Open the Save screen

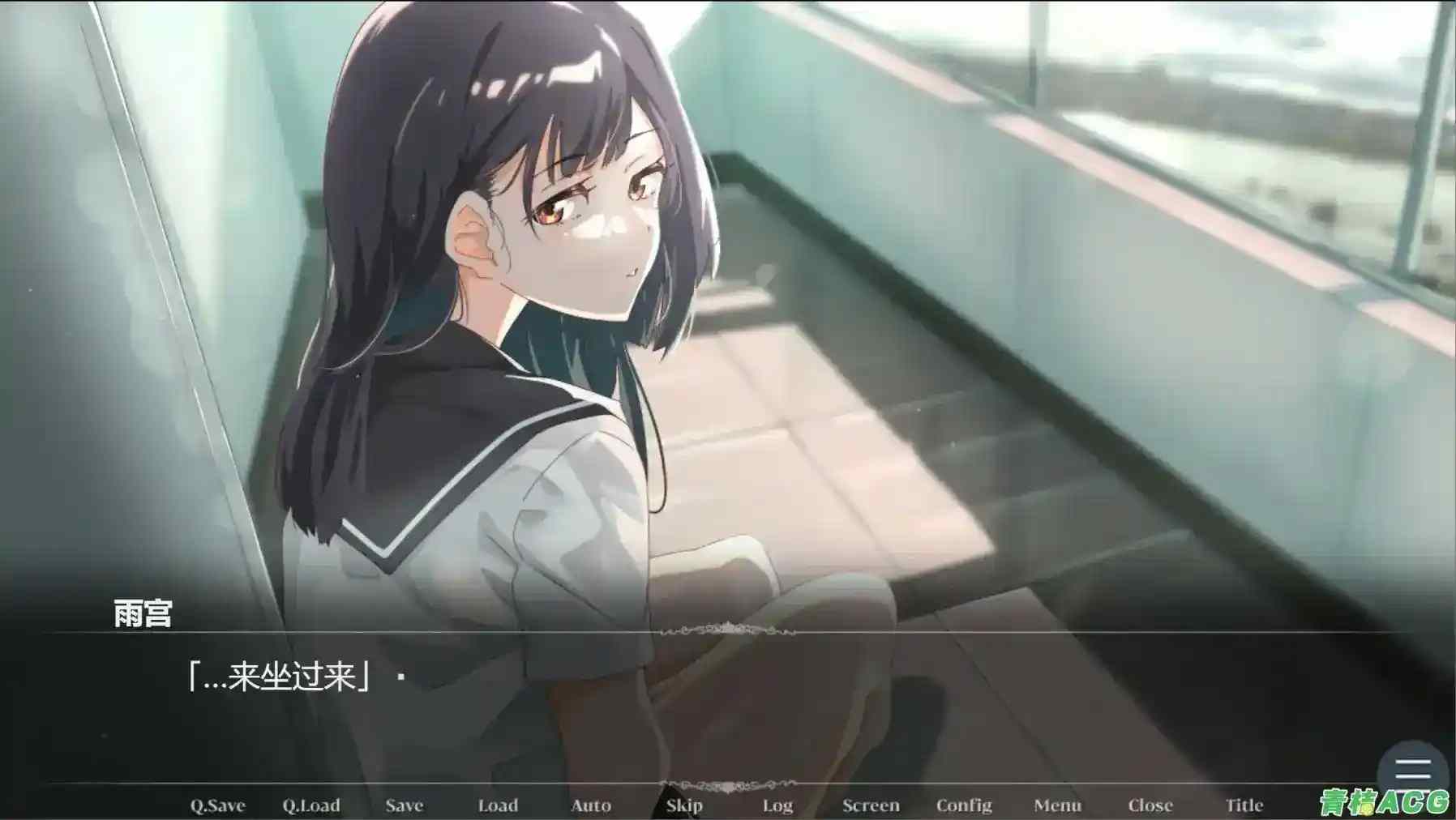click(x=405, y=805)
